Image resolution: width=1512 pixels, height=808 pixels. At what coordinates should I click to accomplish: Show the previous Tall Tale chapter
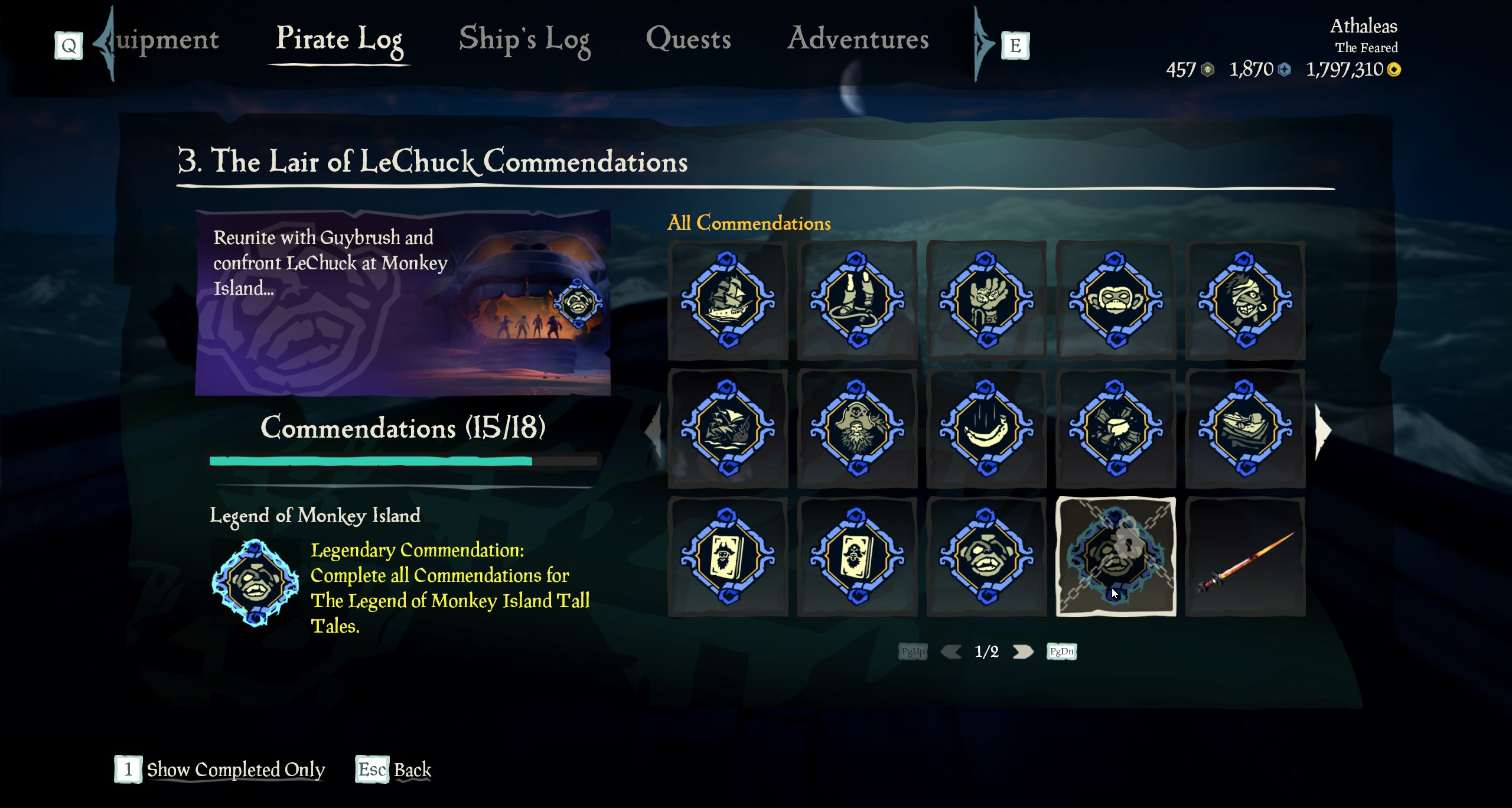653,430
